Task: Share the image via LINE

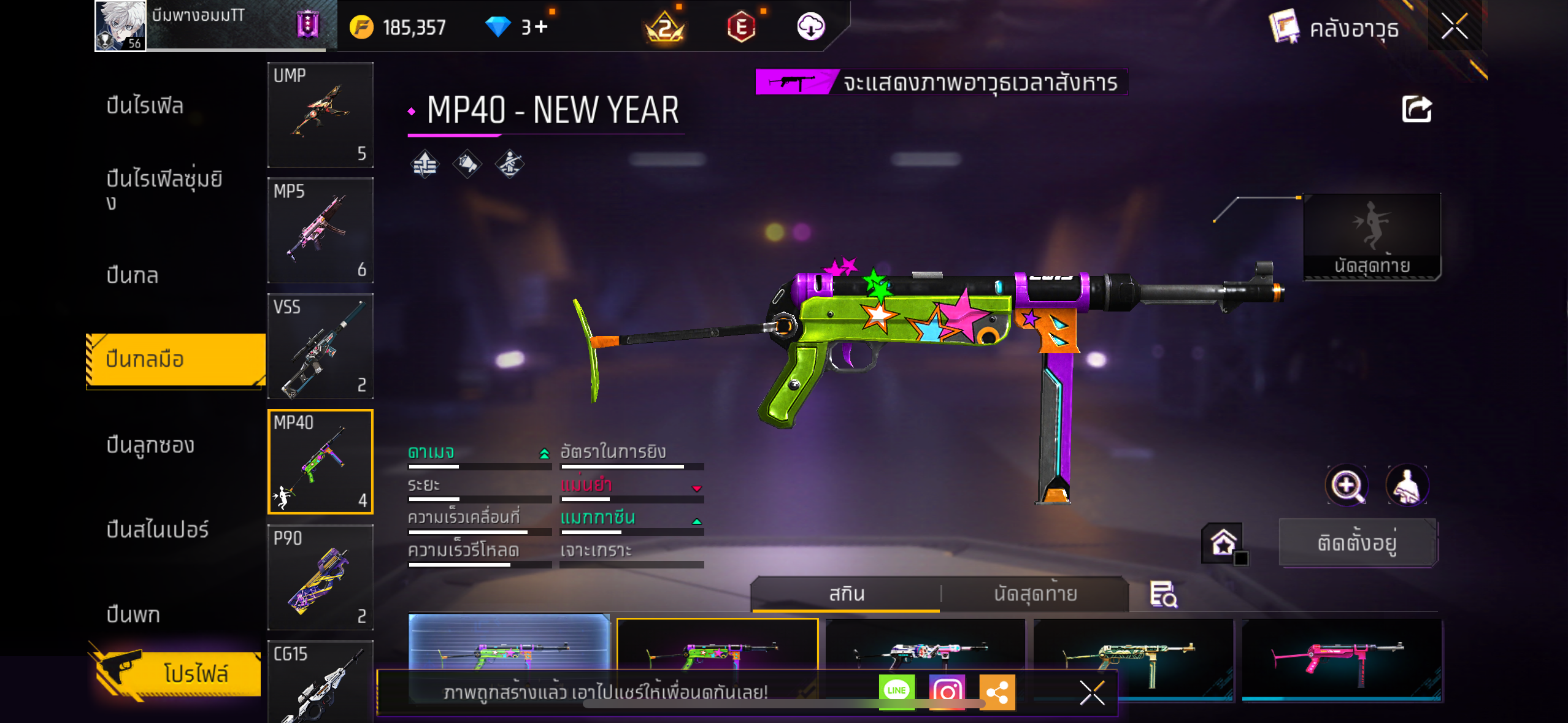Action: pos(896,691)
